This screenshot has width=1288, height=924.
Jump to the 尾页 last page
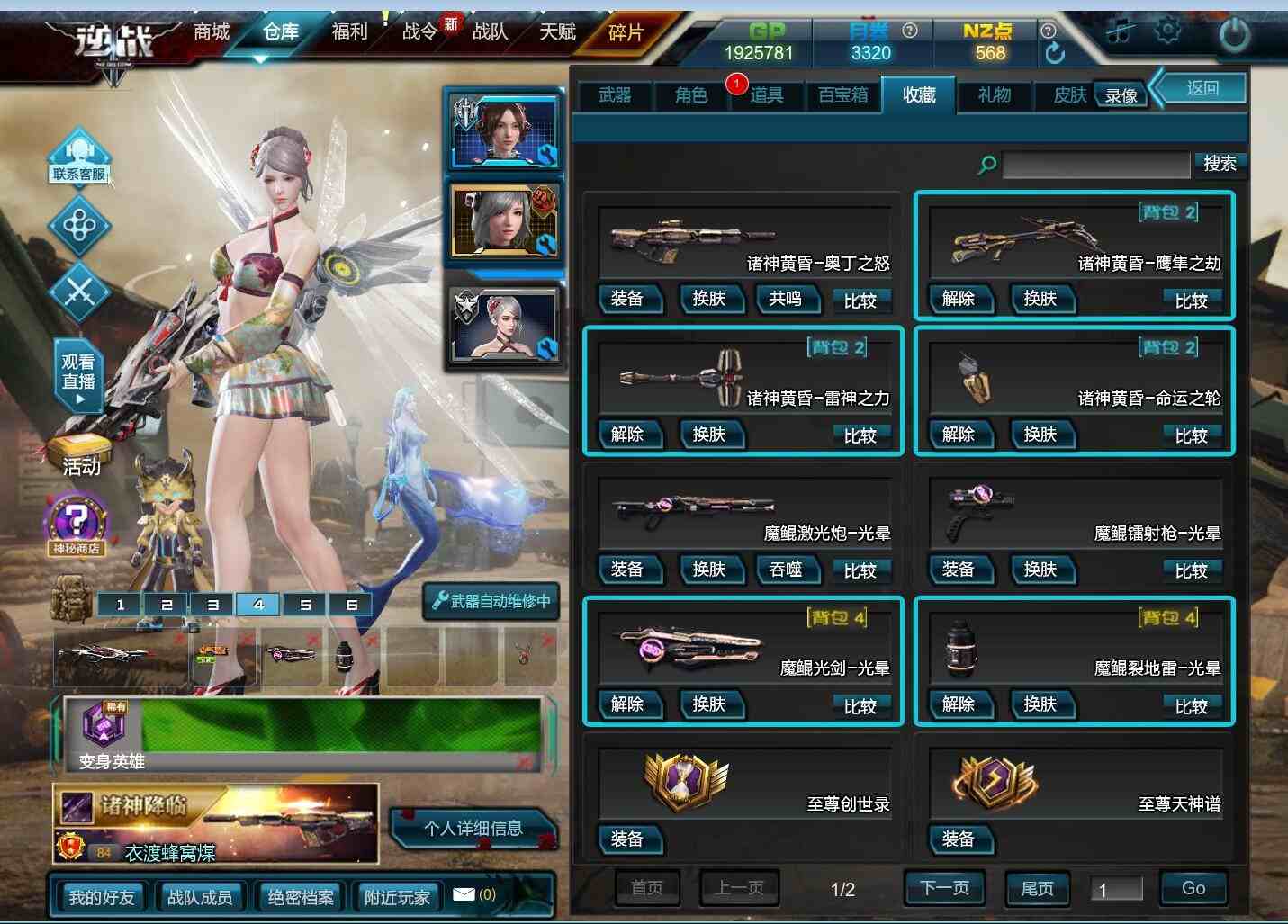(1037, 888)
